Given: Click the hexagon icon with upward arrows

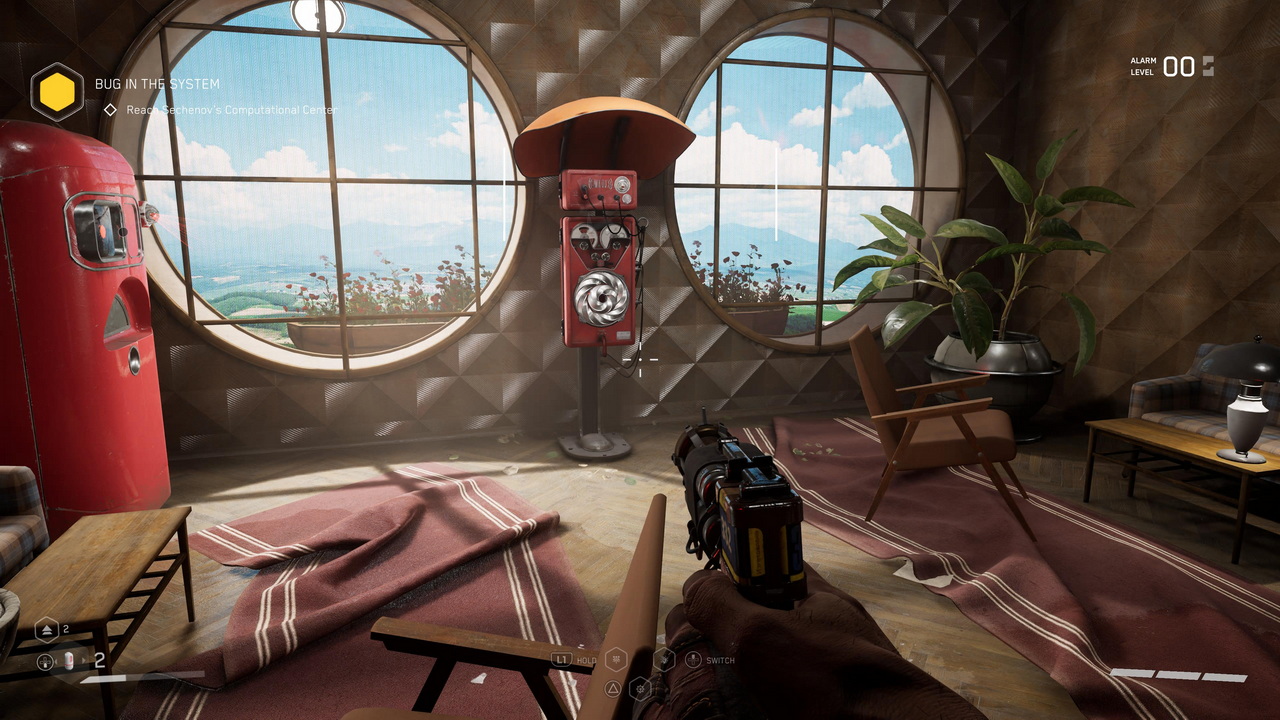Looking at the screenshot, I should click(46, 629).
